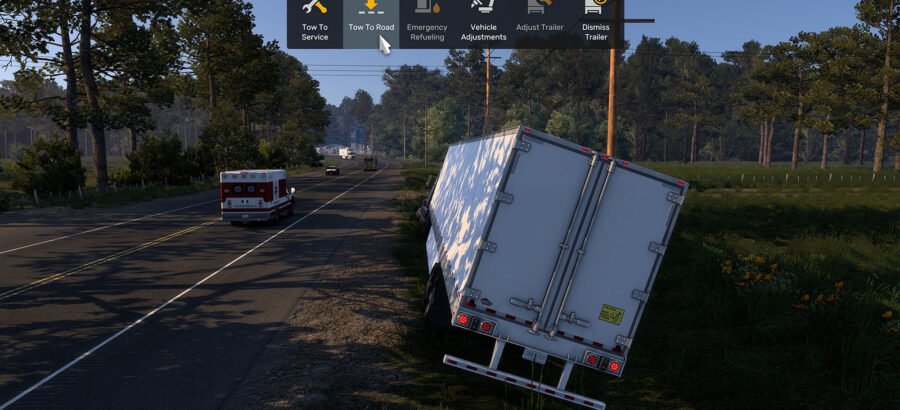Open Vehicle Adjustments
This screenshot has height=410, width=900.
483,24
